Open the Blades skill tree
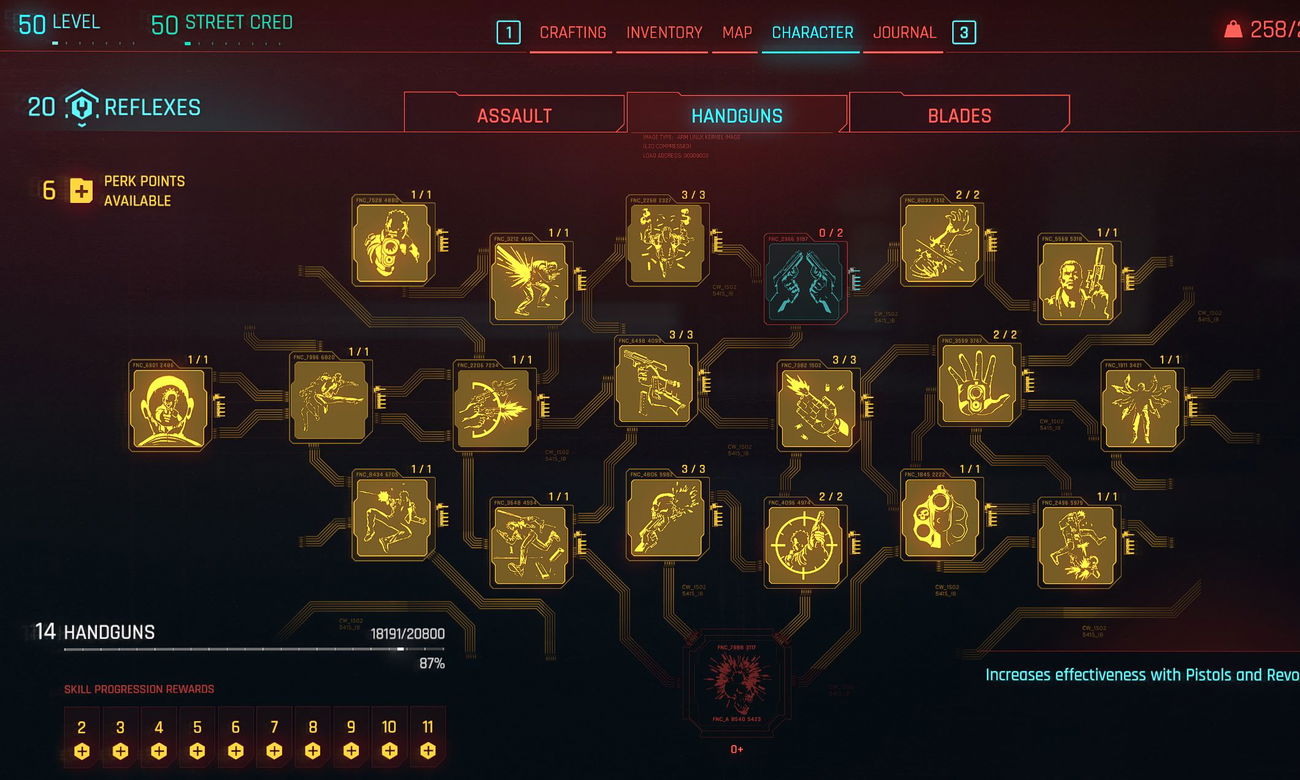 coord(959,116)
